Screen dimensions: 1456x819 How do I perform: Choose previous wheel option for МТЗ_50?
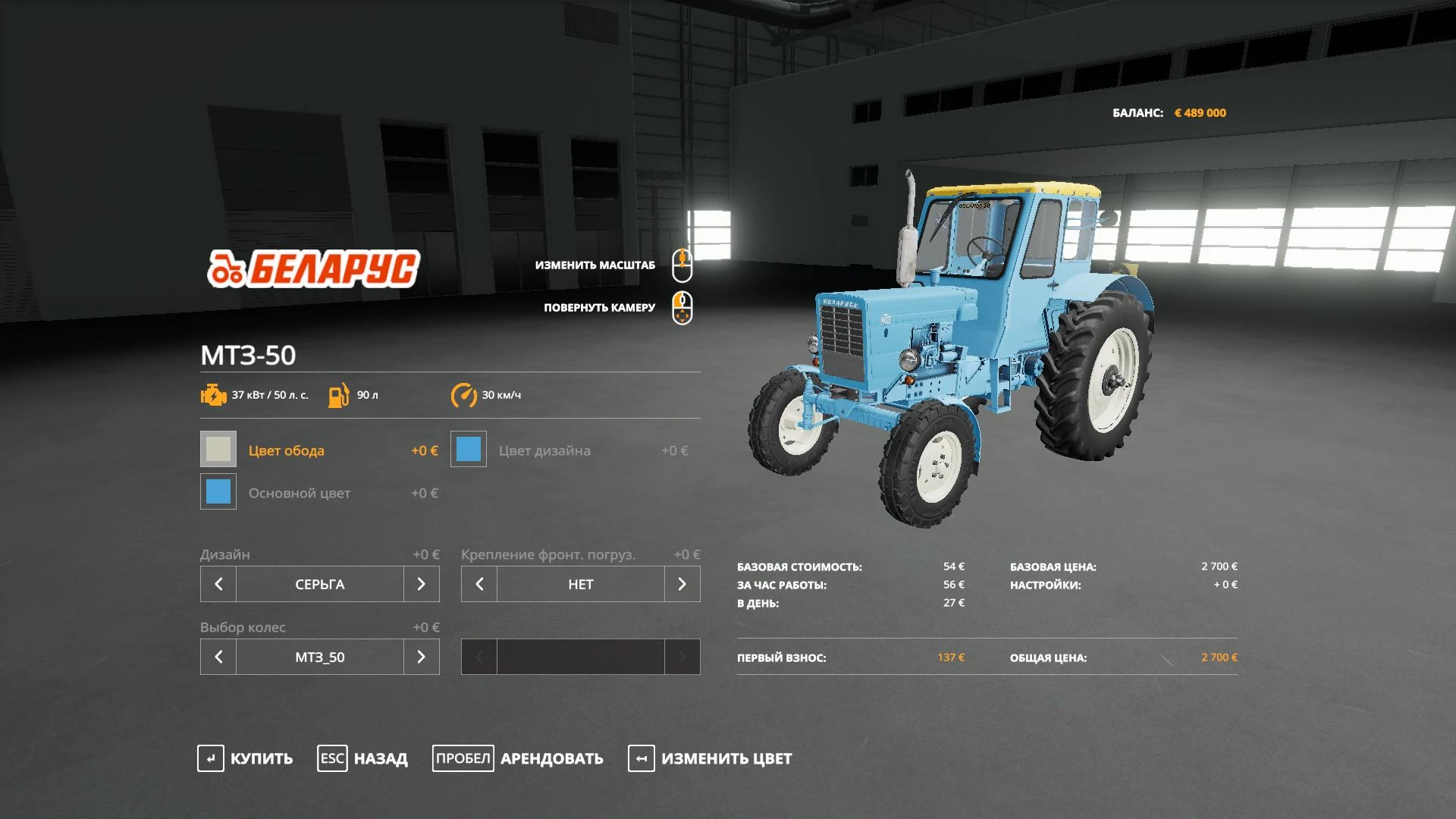tap(218, 657)
